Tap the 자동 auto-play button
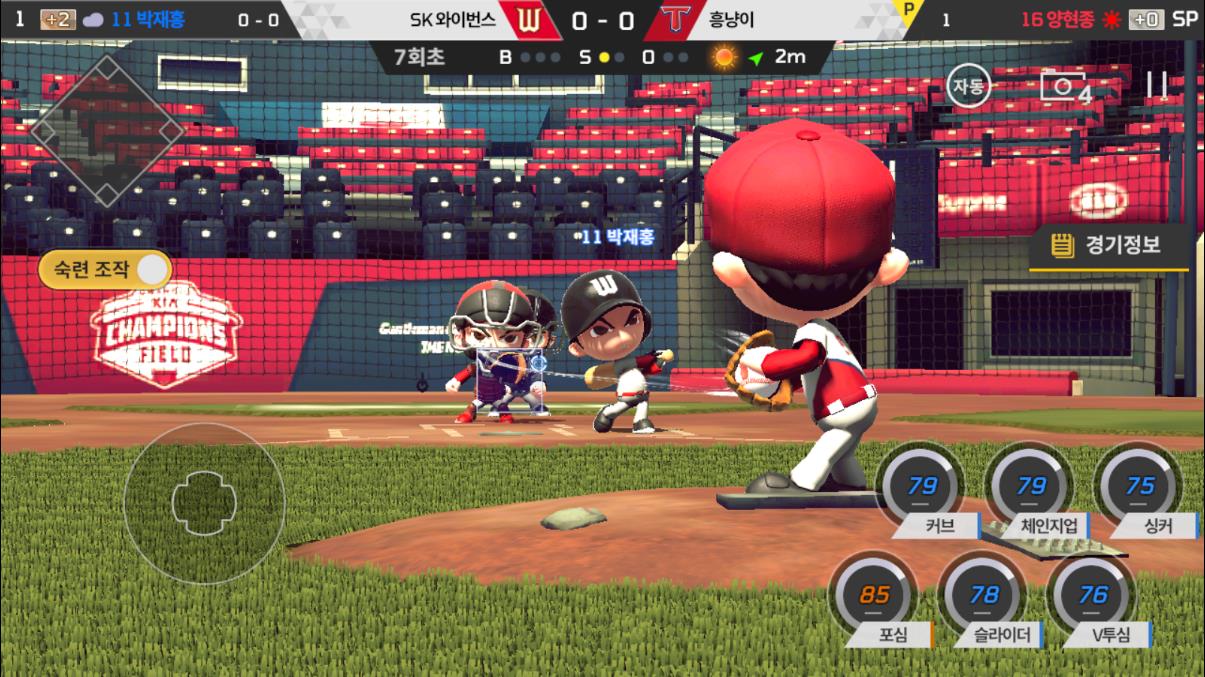This screenshot has height=677, width=1205. click(967, 86)
